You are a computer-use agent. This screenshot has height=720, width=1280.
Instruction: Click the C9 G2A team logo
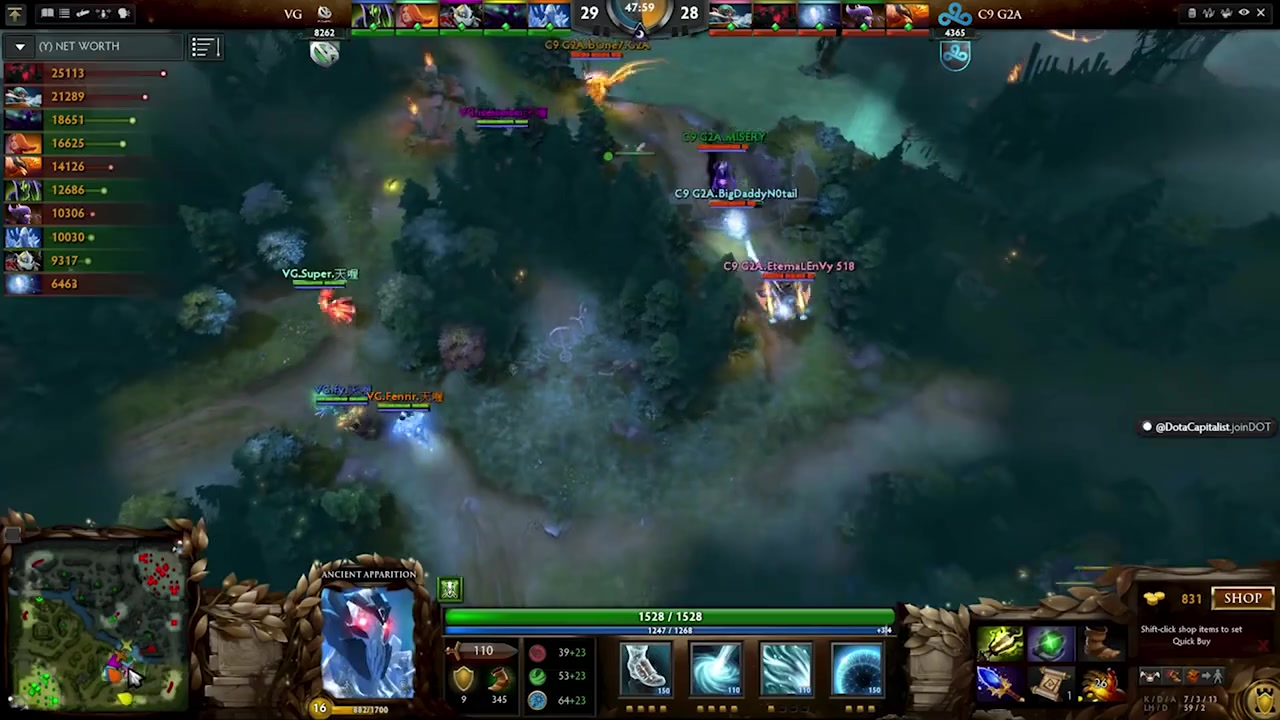coord(955,13)
